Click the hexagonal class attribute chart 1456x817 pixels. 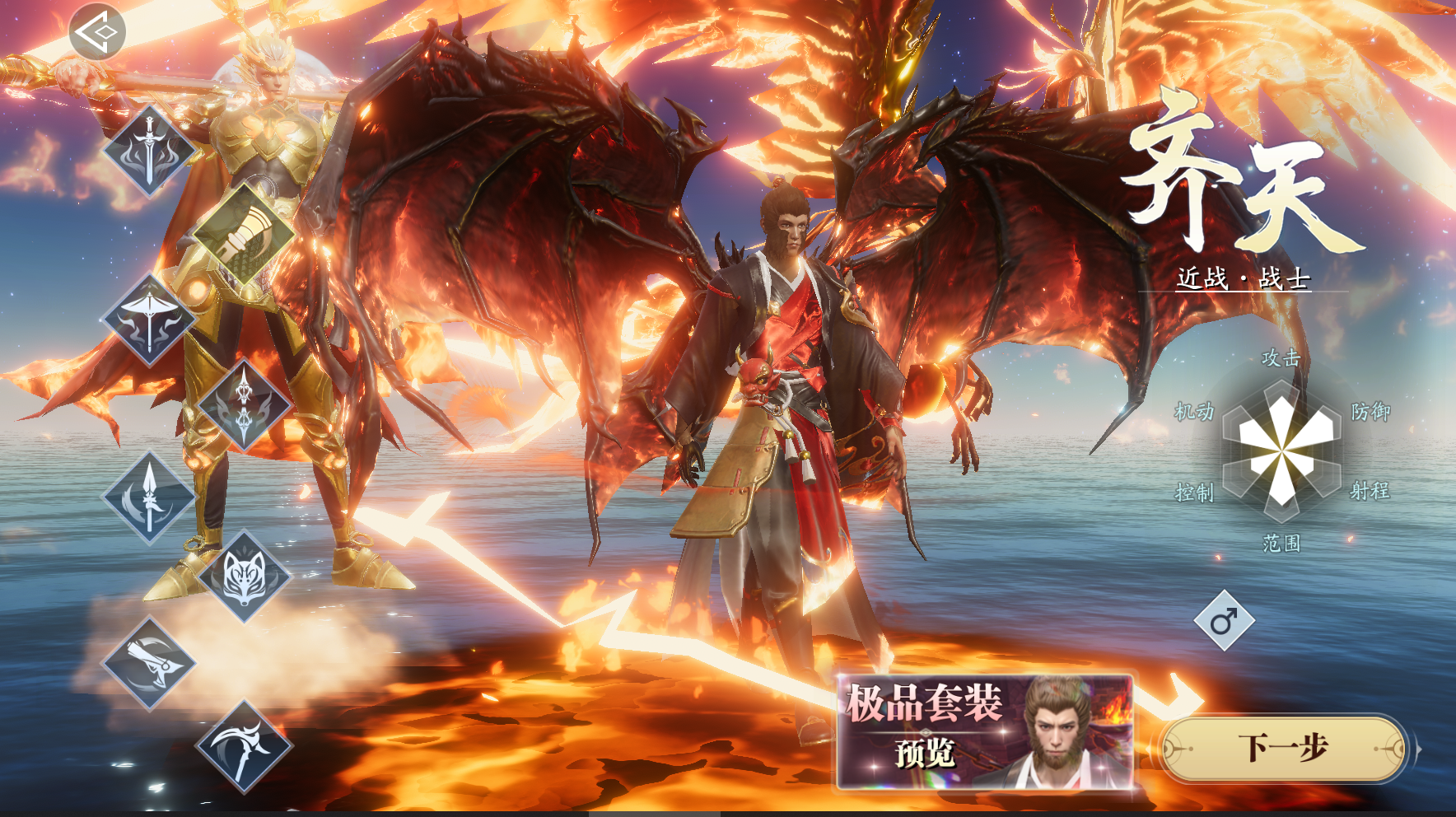click(1282, 451)
